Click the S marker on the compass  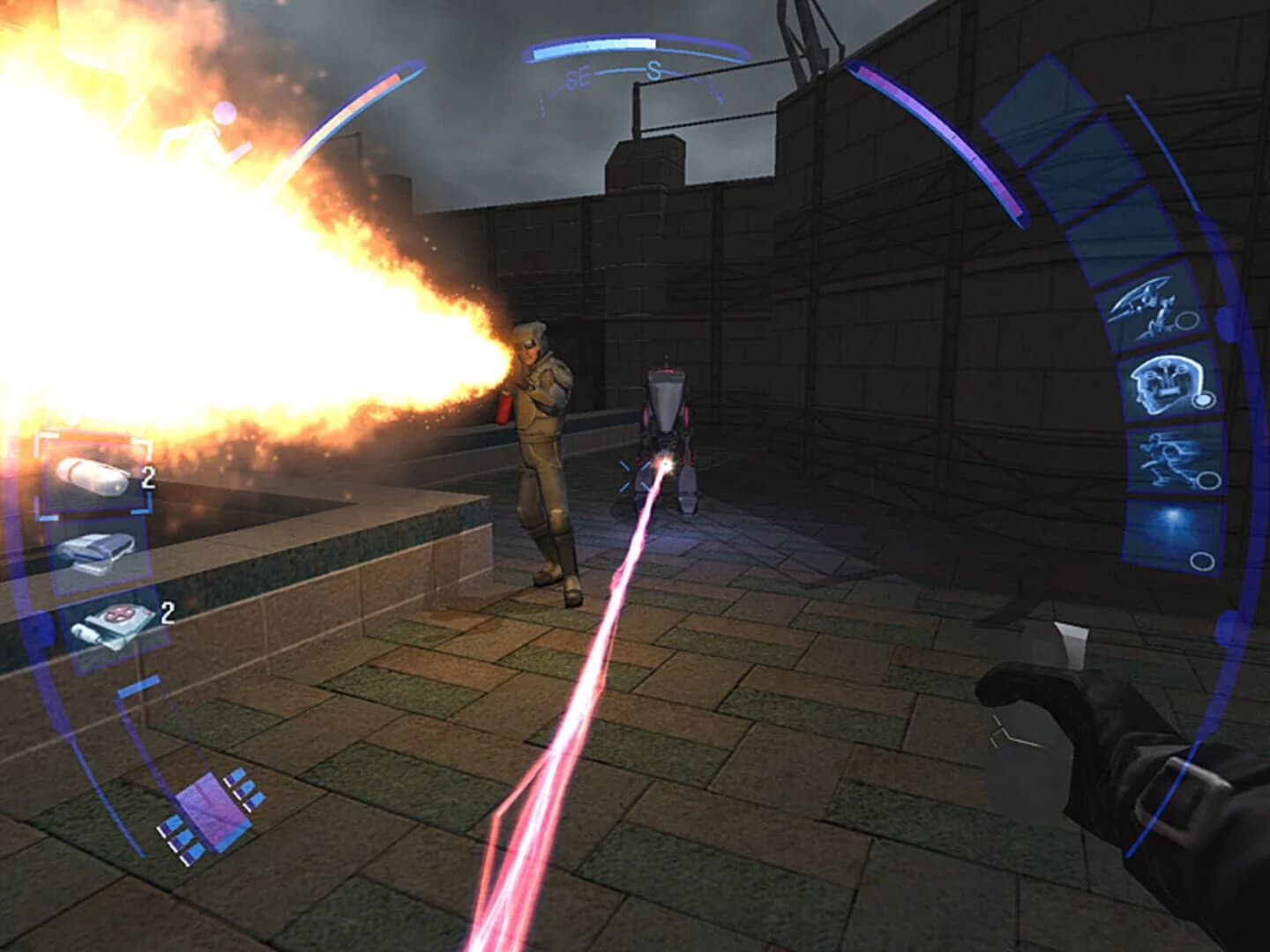pos(654,70)
